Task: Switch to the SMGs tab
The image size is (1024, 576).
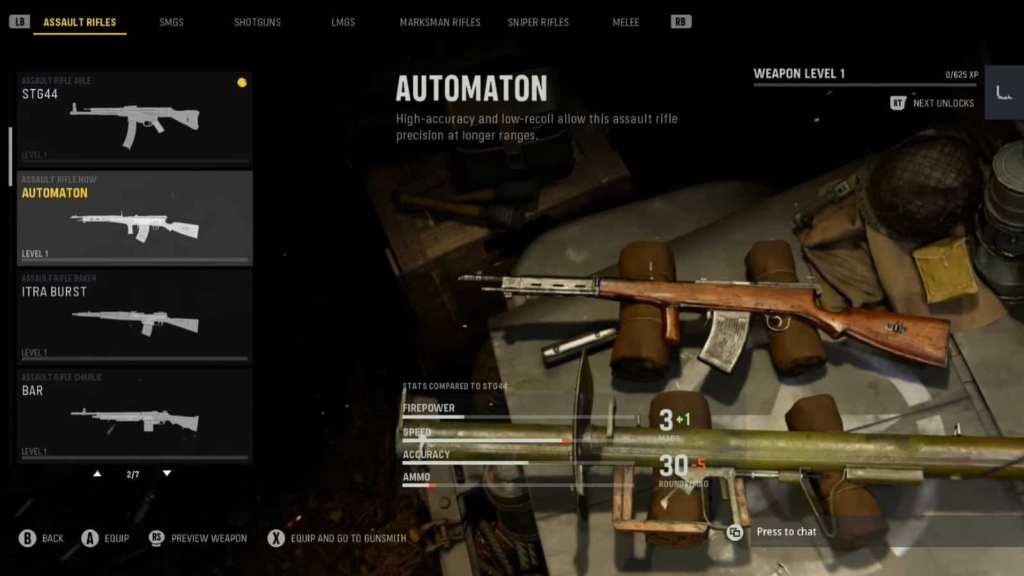Action: 171,22
